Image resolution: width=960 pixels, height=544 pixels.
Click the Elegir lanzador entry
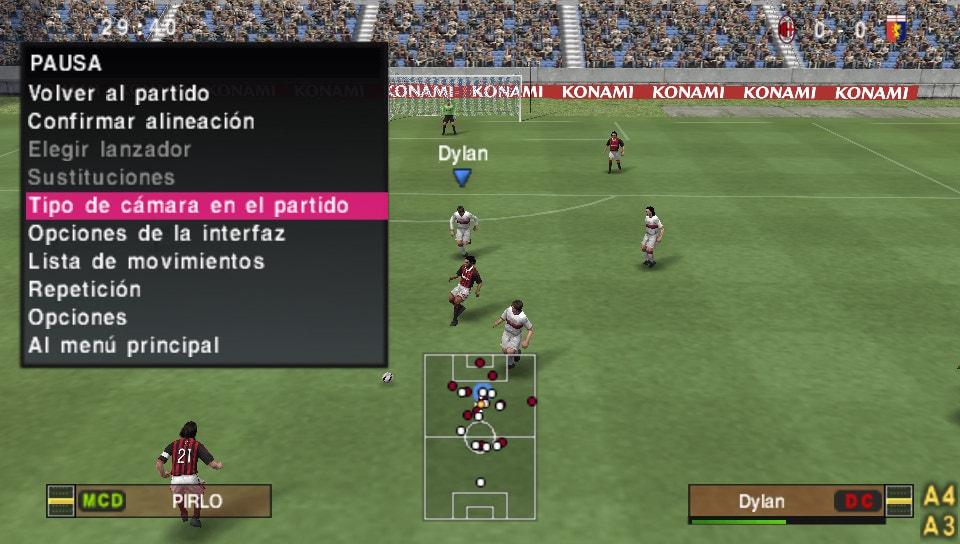[x=110, y=150]
